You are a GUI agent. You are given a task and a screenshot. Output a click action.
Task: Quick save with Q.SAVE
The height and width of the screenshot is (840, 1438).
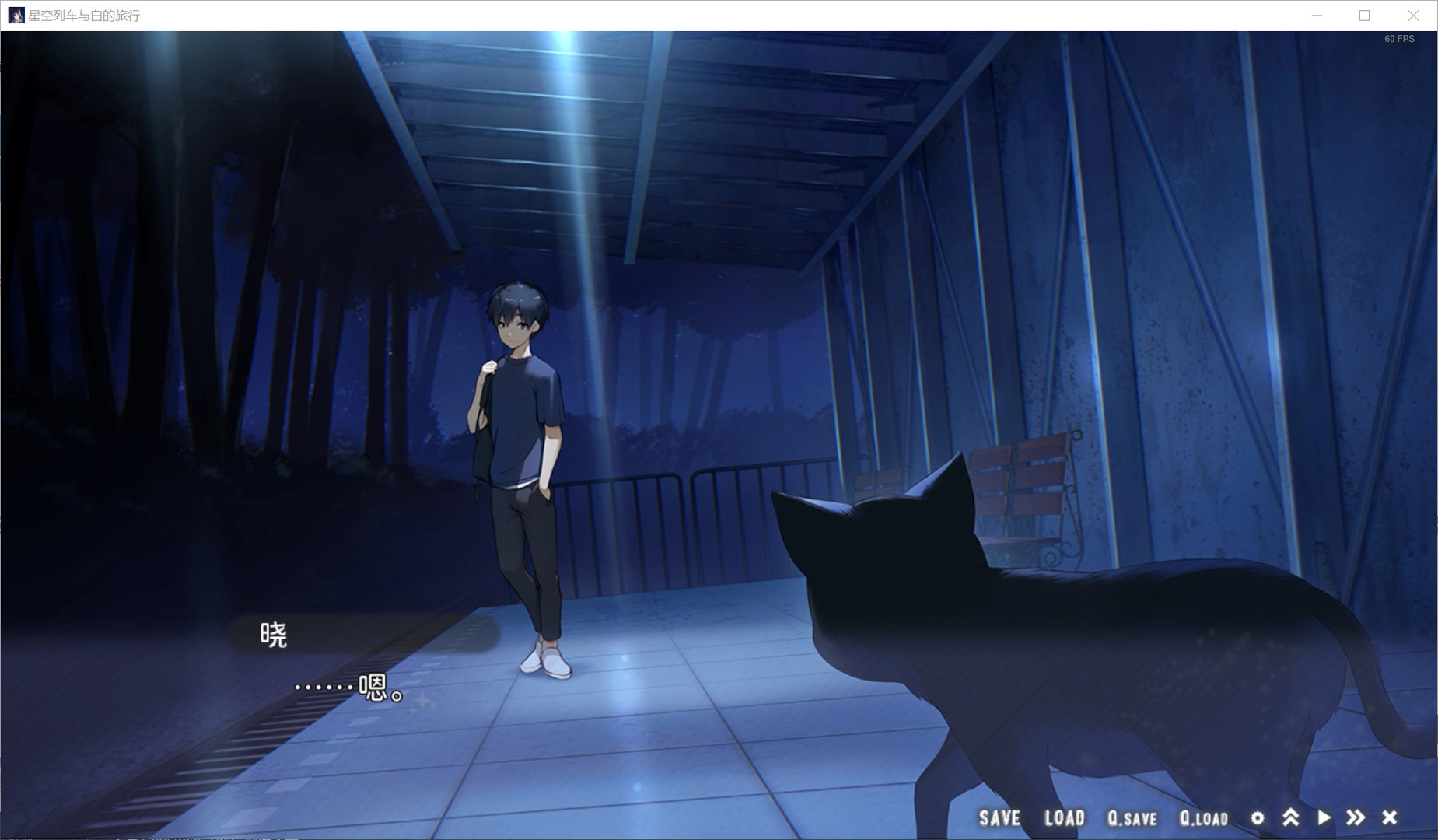[1133, 818]
